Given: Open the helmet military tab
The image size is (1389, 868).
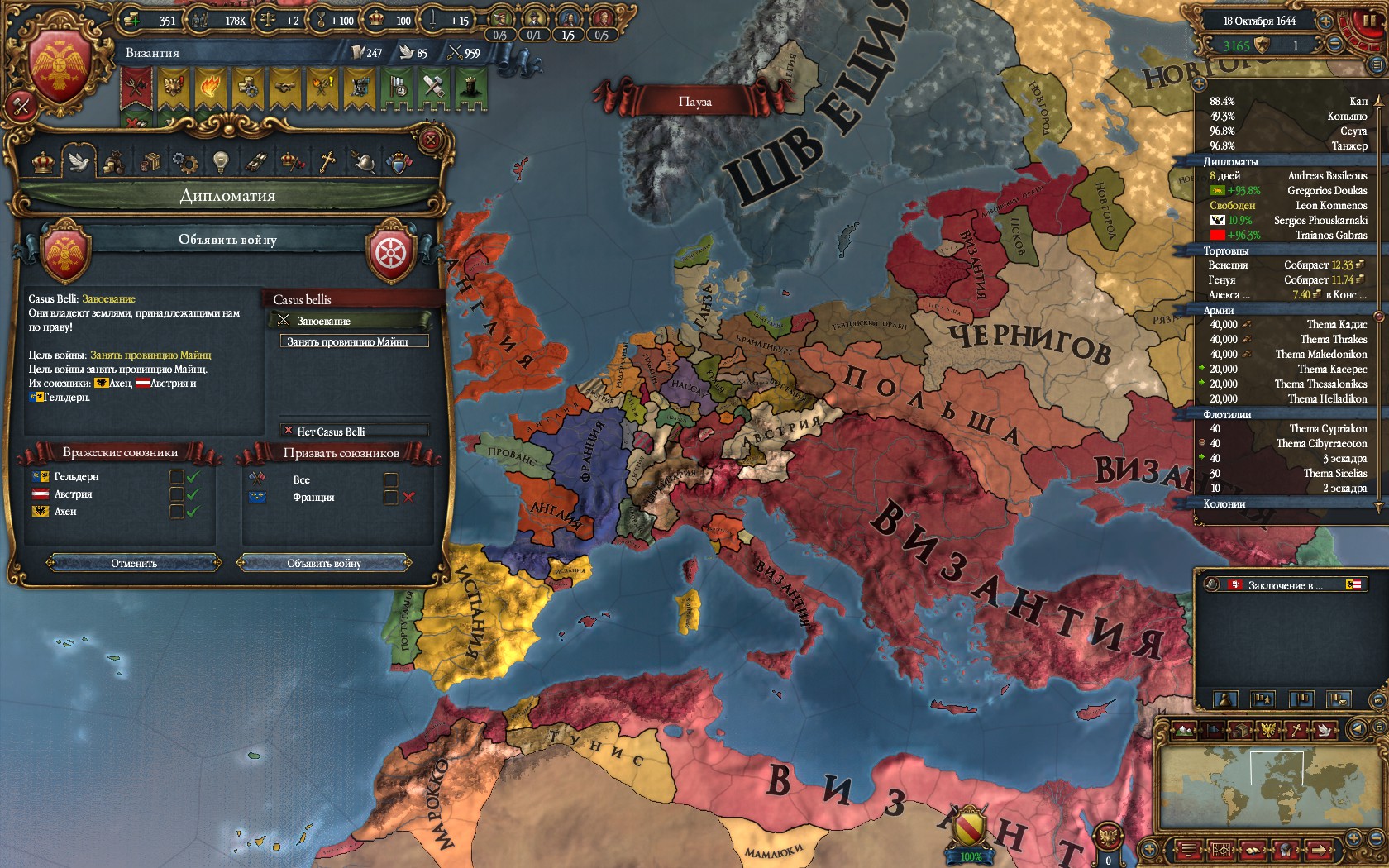Looking at the screenshot, I should coord(363,162).
